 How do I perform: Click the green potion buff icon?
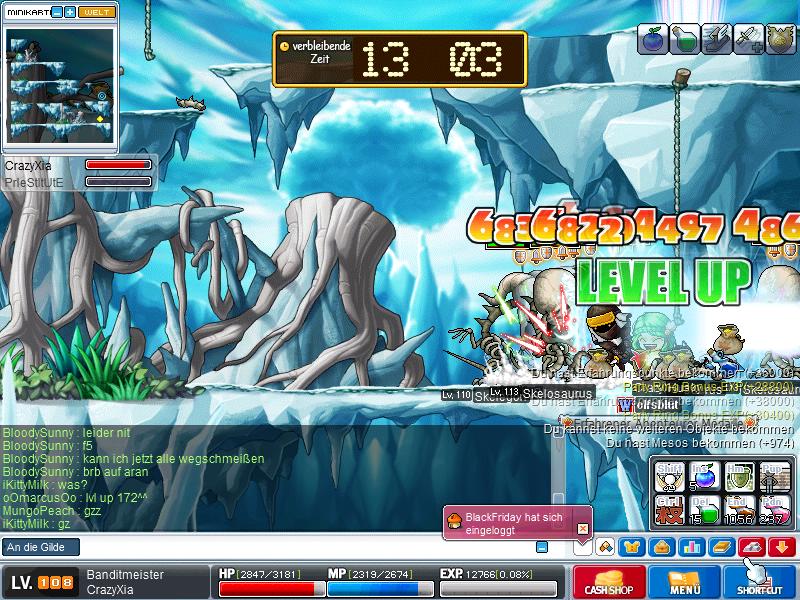pos(684,38)
